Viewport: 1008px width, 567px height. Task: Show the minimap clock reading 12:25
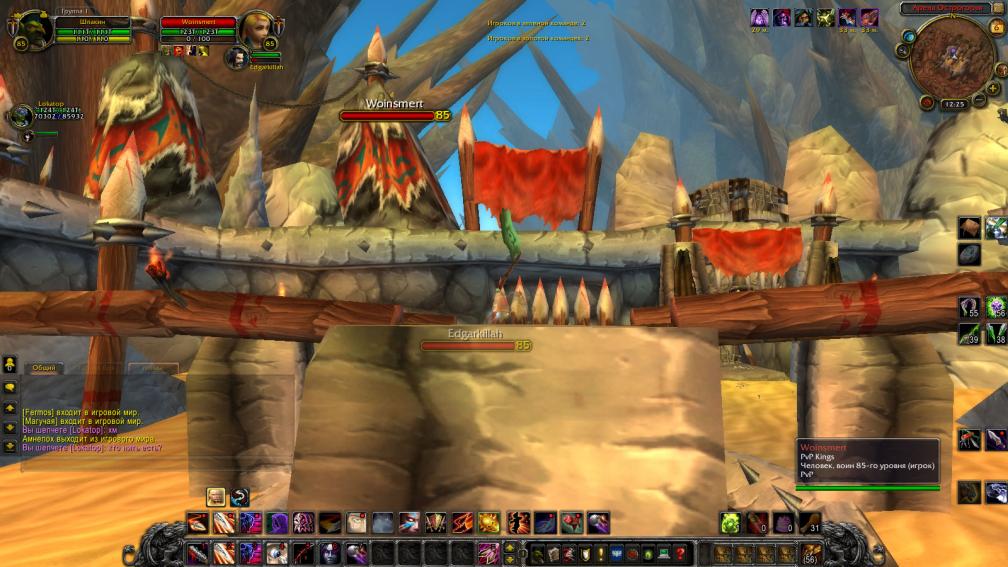tap(954, 103)
